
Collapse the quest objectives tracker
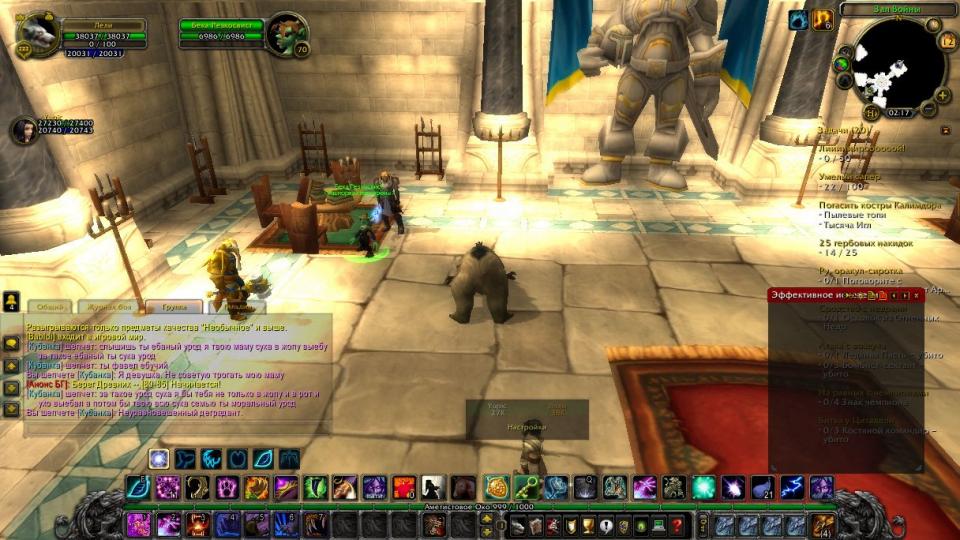946,130
